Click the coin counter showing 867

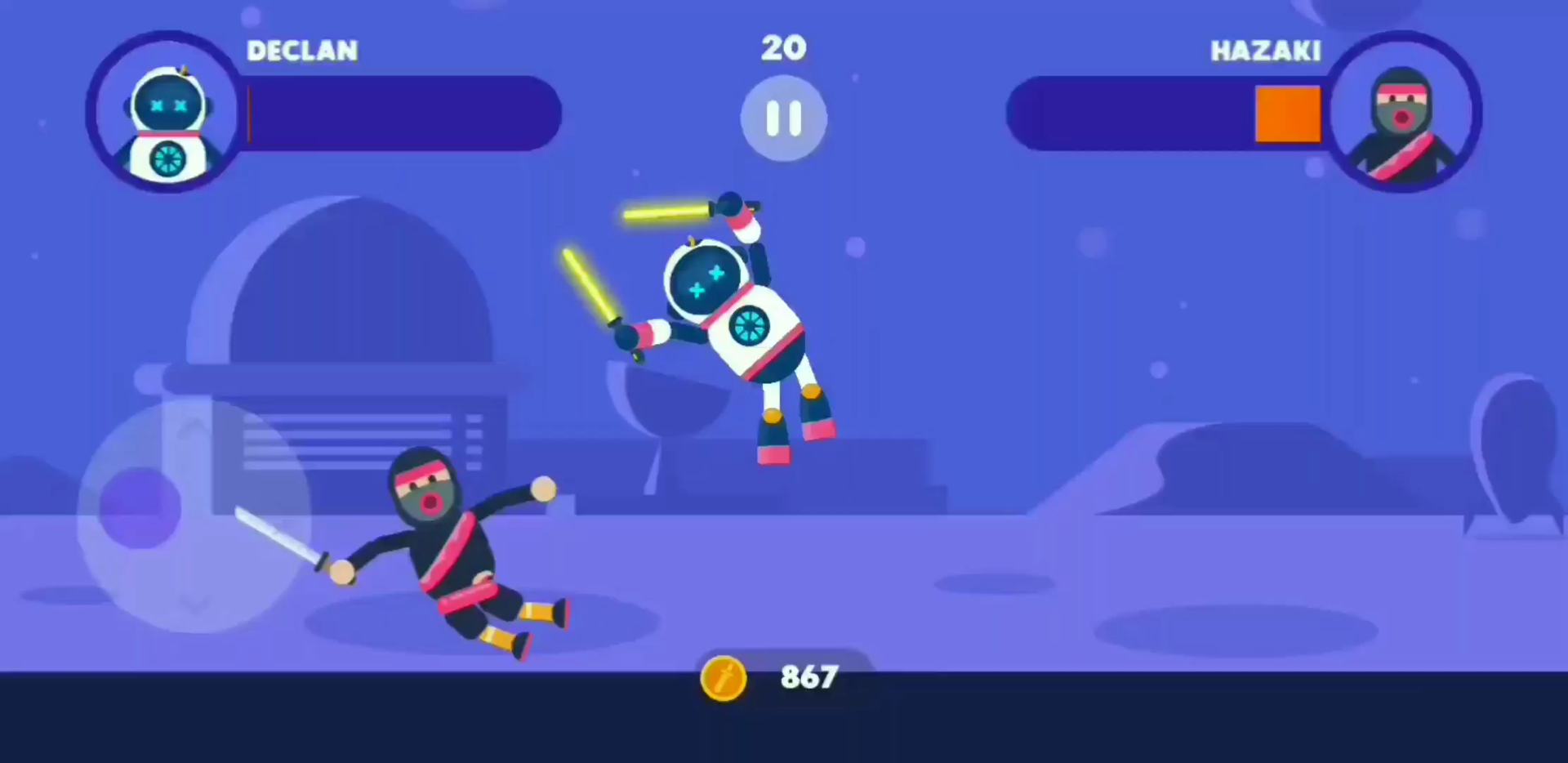click(808, 677)
